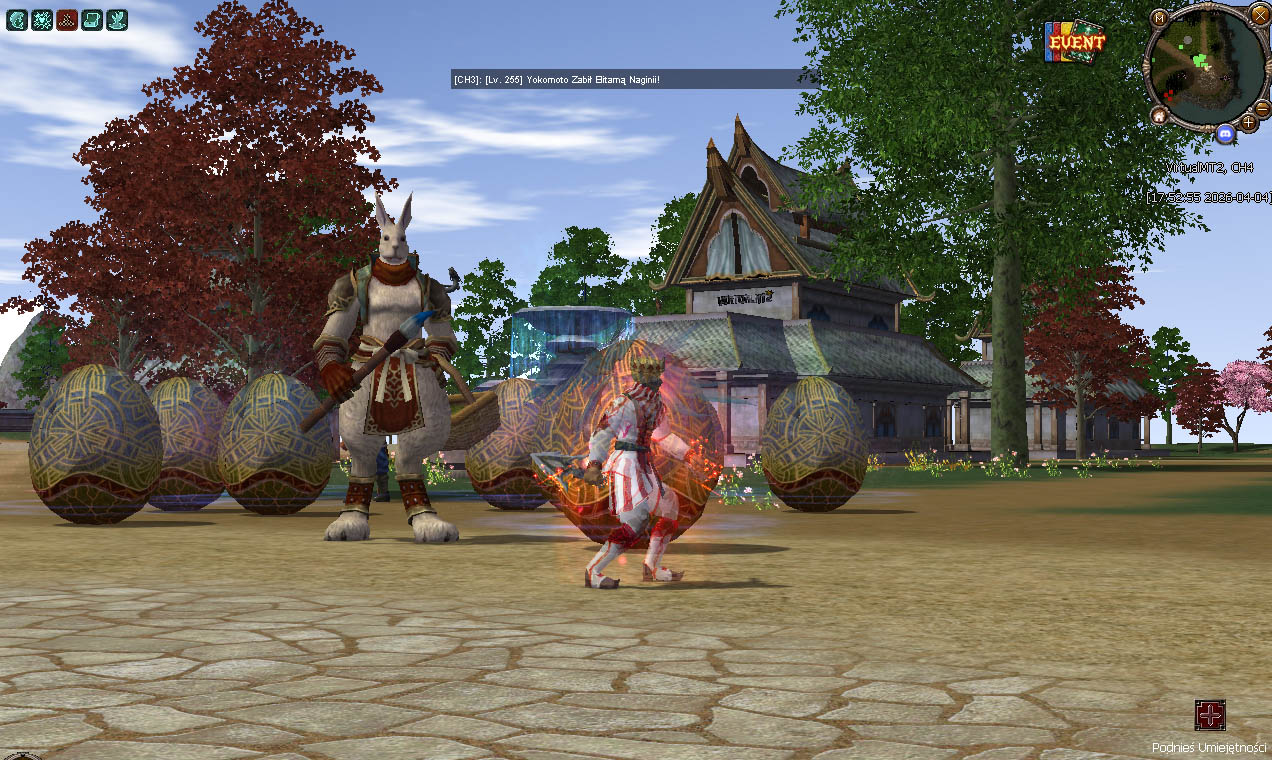Zoom out the minimap with minus
The width and height of the screenshot is (1272, 760).
1262,106
